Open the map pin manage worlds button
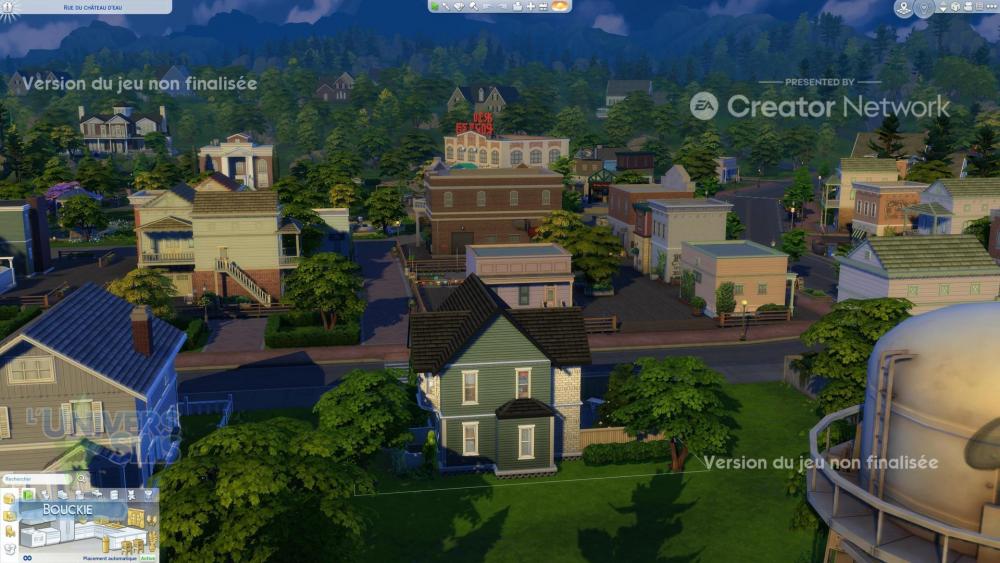 pos(904,8)
